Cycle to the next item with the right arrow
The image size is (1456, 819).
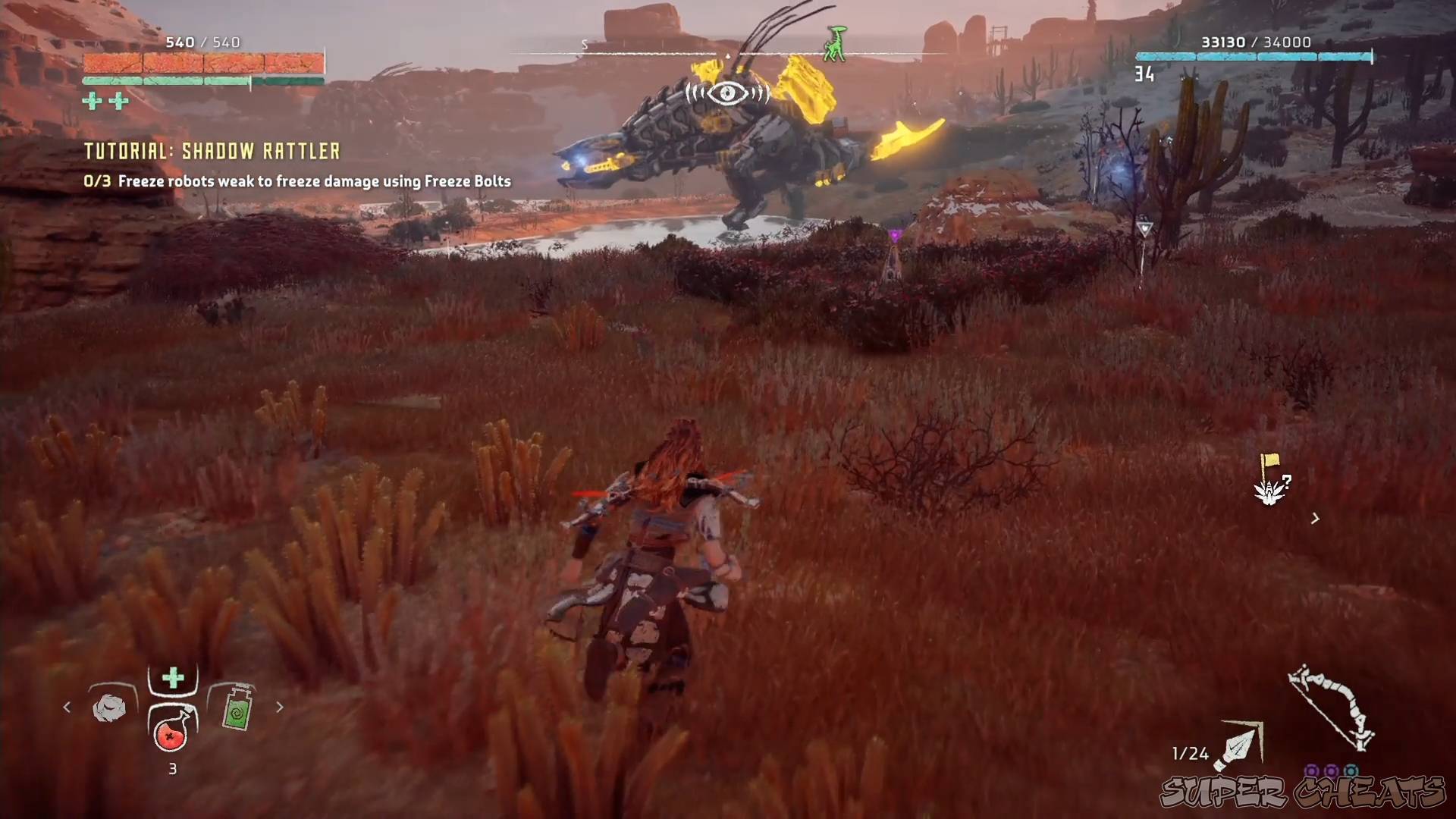[280, 707]
